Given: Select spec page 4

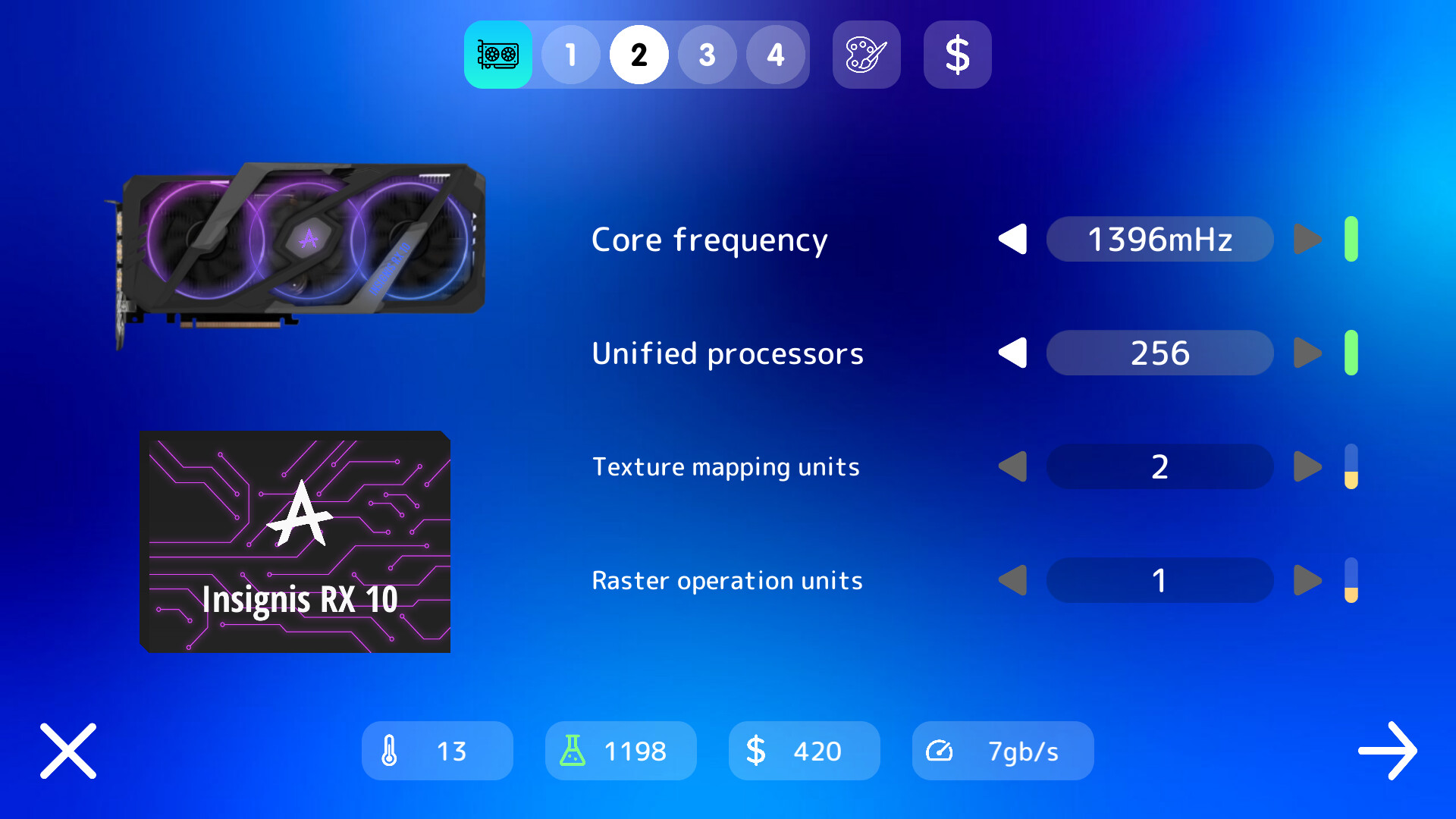Looking at the screenshot, I should (x=776, y=55).
